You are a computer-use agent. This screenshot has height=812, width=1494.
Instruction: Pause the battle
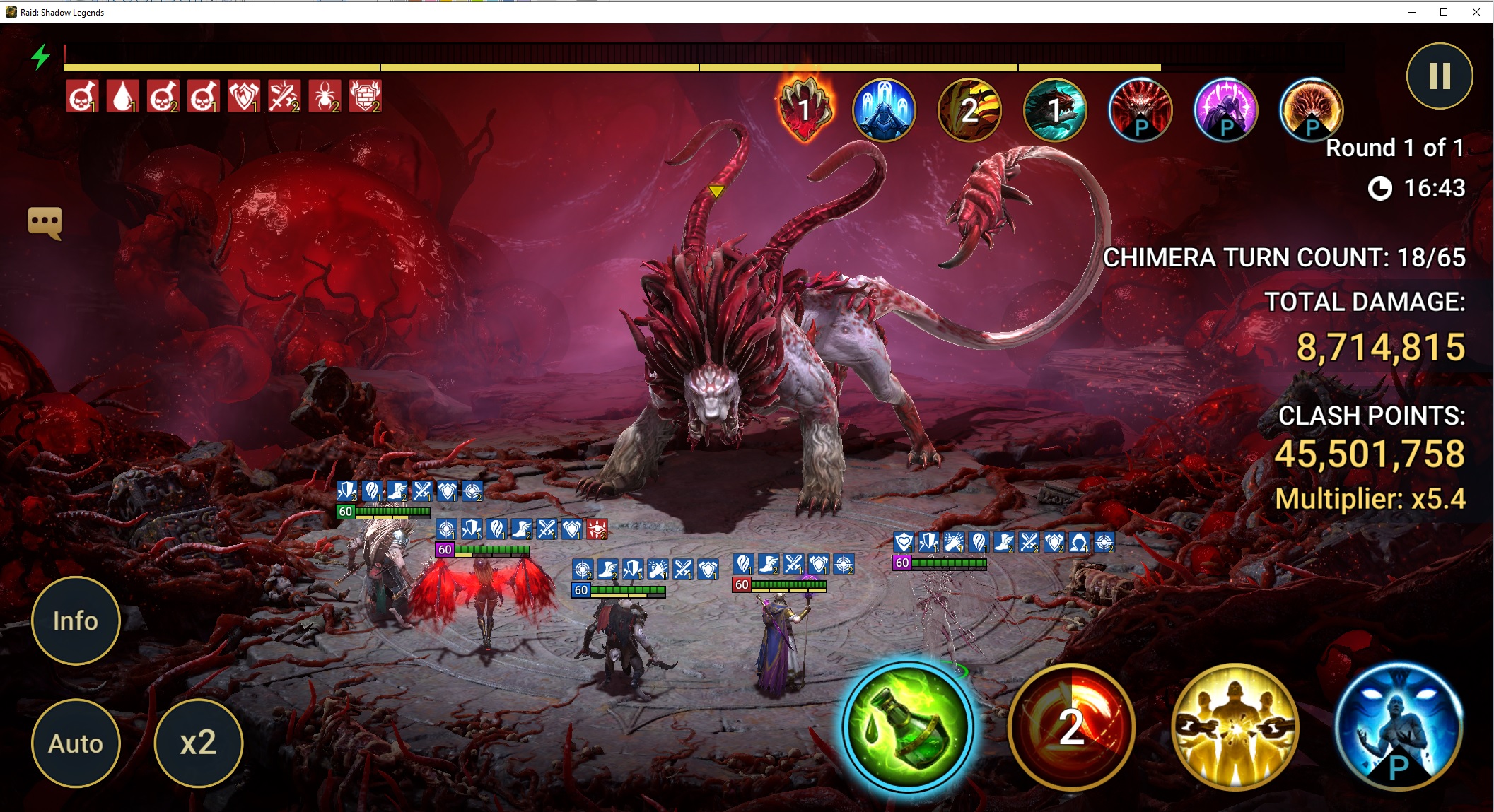[x=1439, y=76]
